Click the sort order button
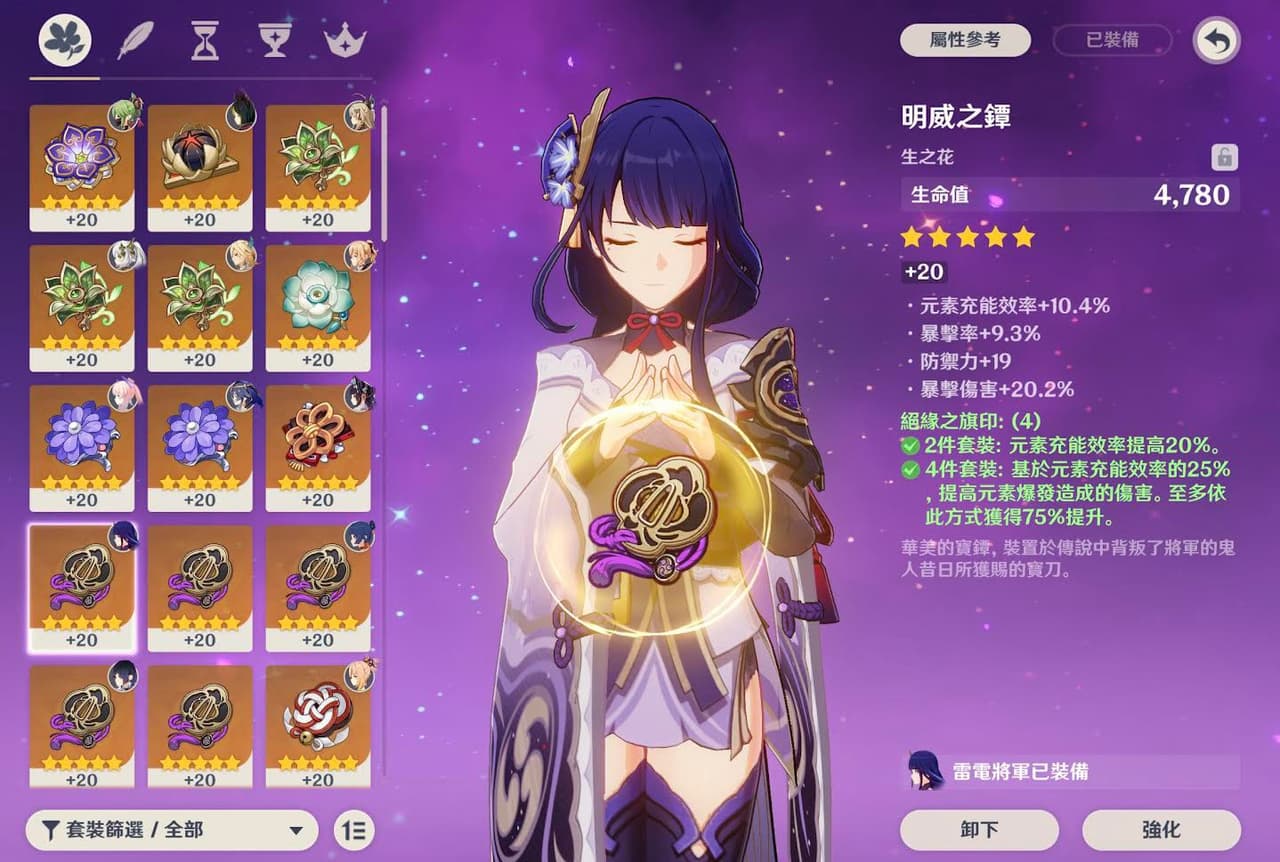 352,830
